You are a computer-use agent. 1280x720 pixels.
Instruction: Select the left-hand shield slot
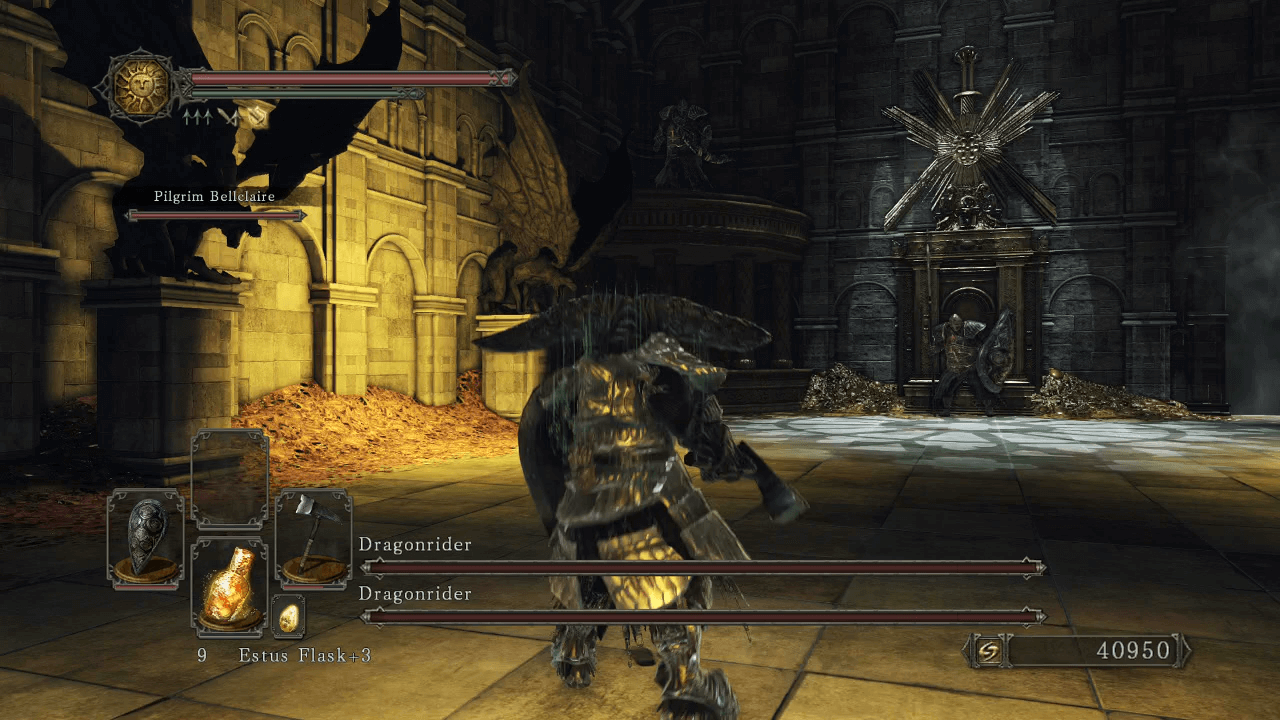(145, 537)
